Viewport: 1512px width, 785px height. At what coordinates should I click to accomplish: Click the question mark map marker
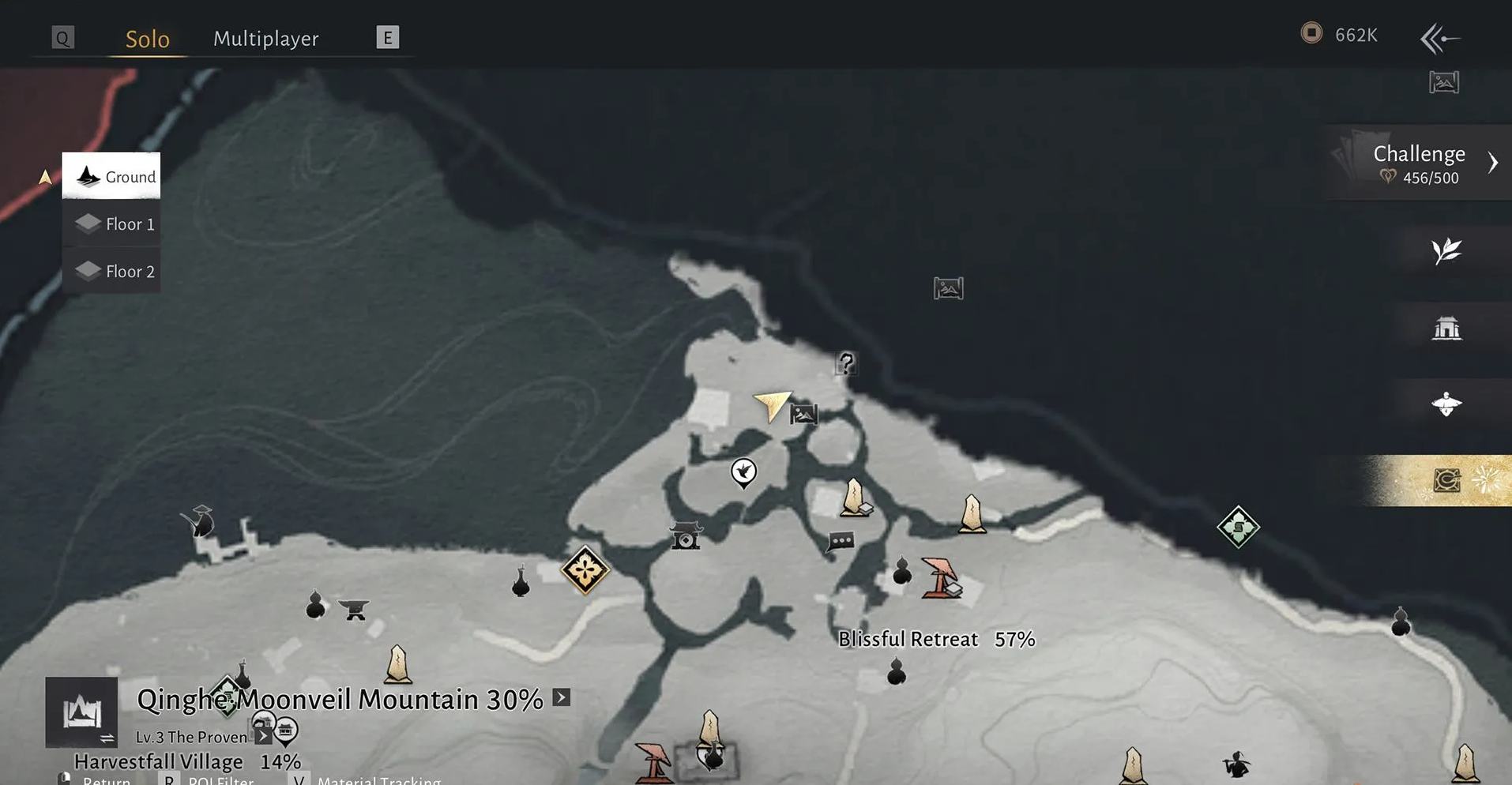[x=846, y=363]
